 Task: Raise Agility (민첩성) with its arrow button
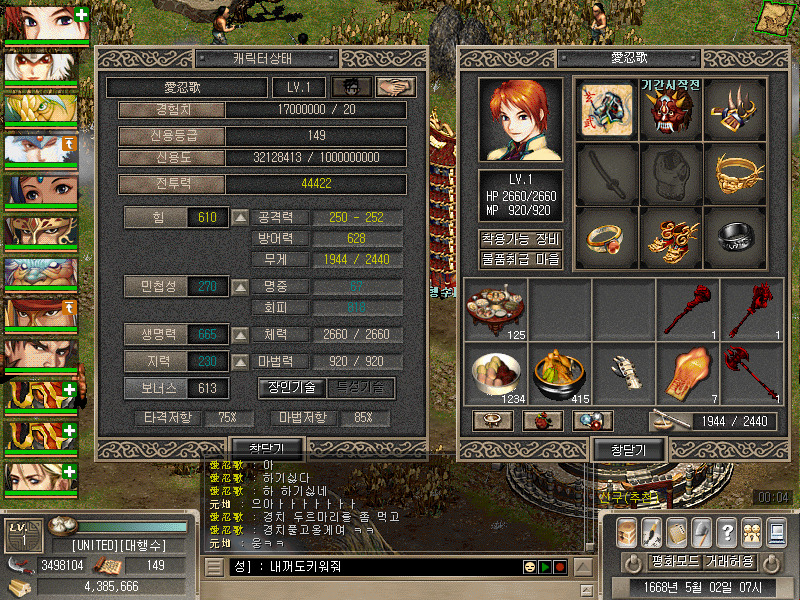240,287
